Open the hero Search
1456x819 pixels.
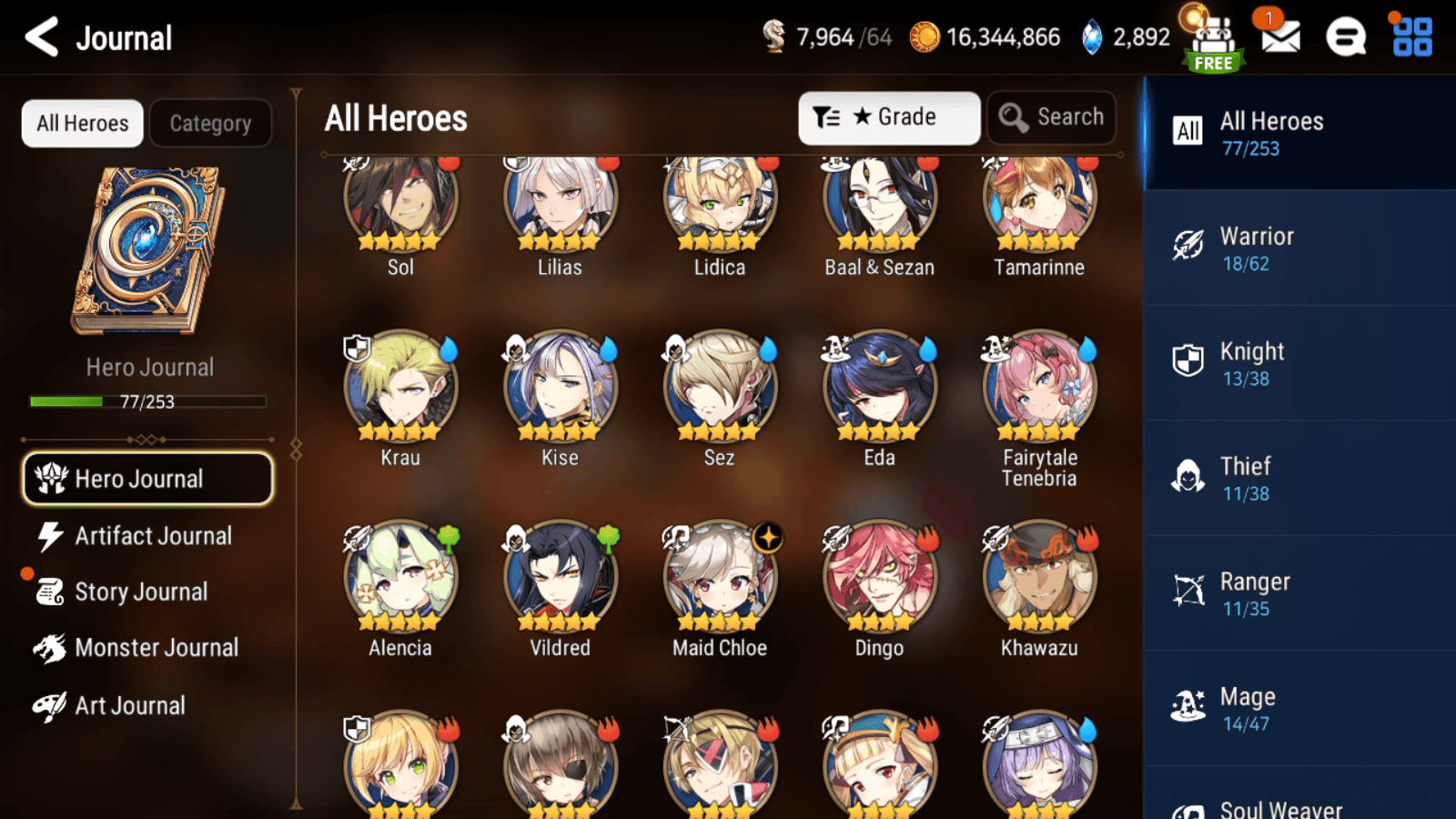(1051, 116)
